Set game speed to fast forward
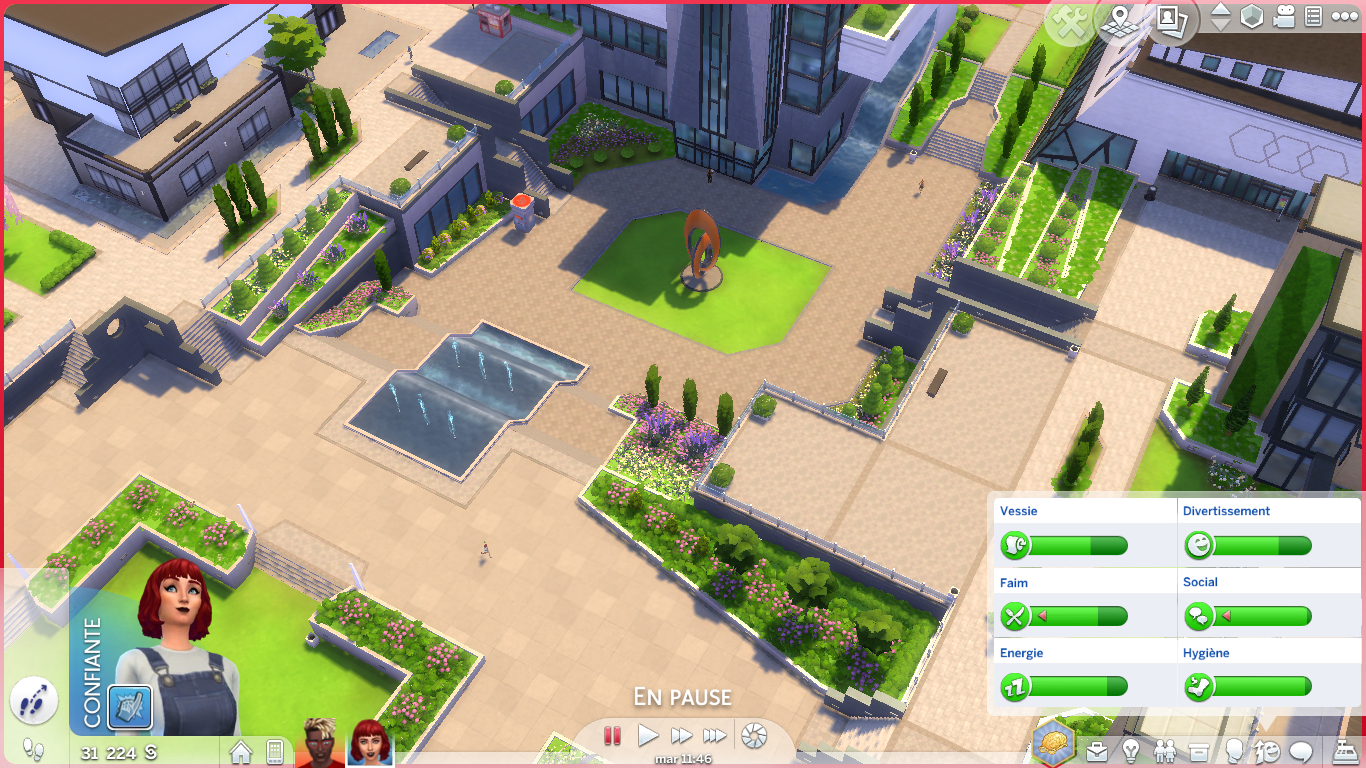 tap(681, 736)
